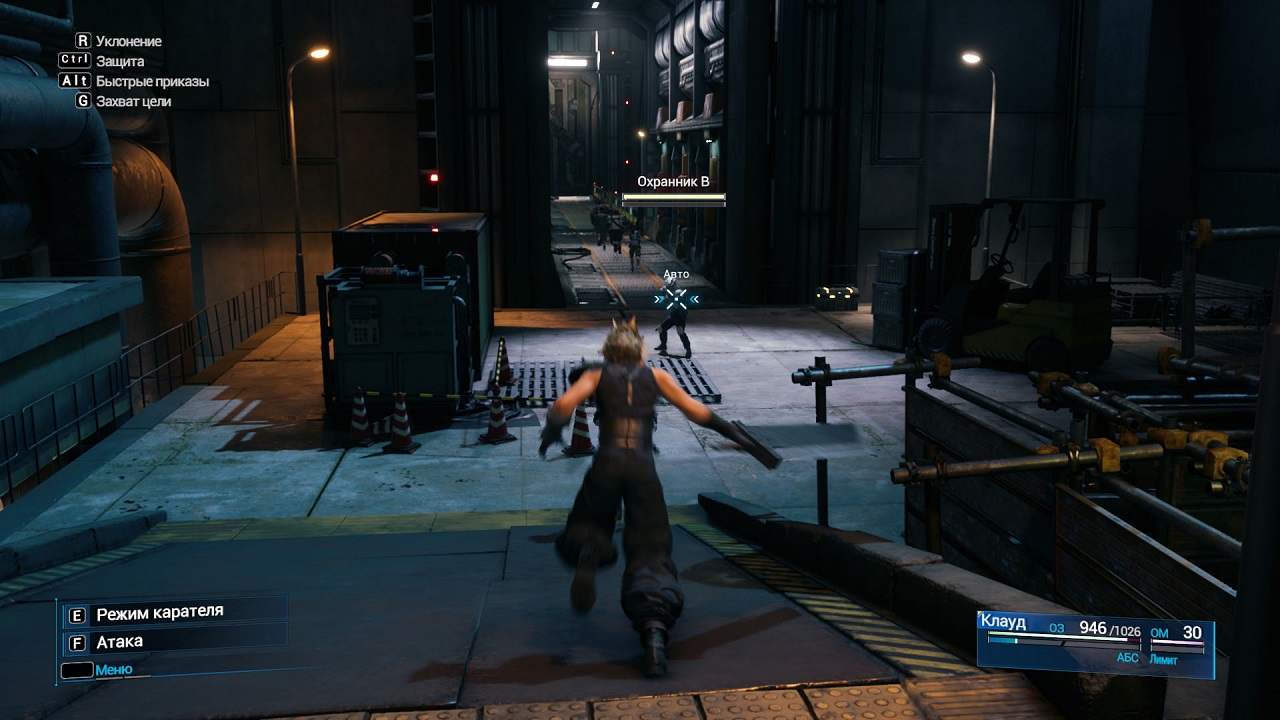Select Клауд's party status panel
This screenshot has height=720, width=1280.
click(1095, 639)
